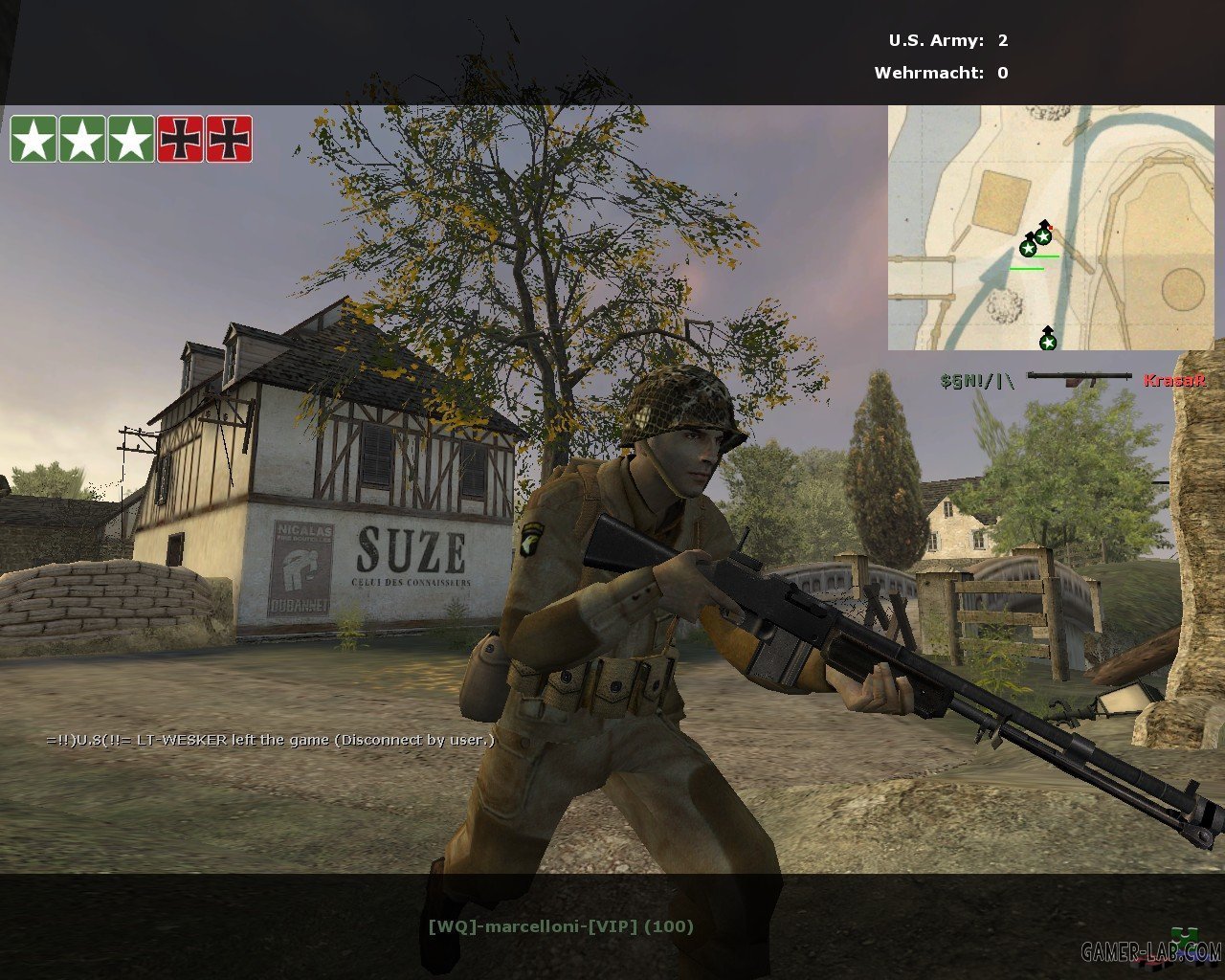Click the minimap overview
This screenshot has width=1225, height=980.
pos(1050,227)
